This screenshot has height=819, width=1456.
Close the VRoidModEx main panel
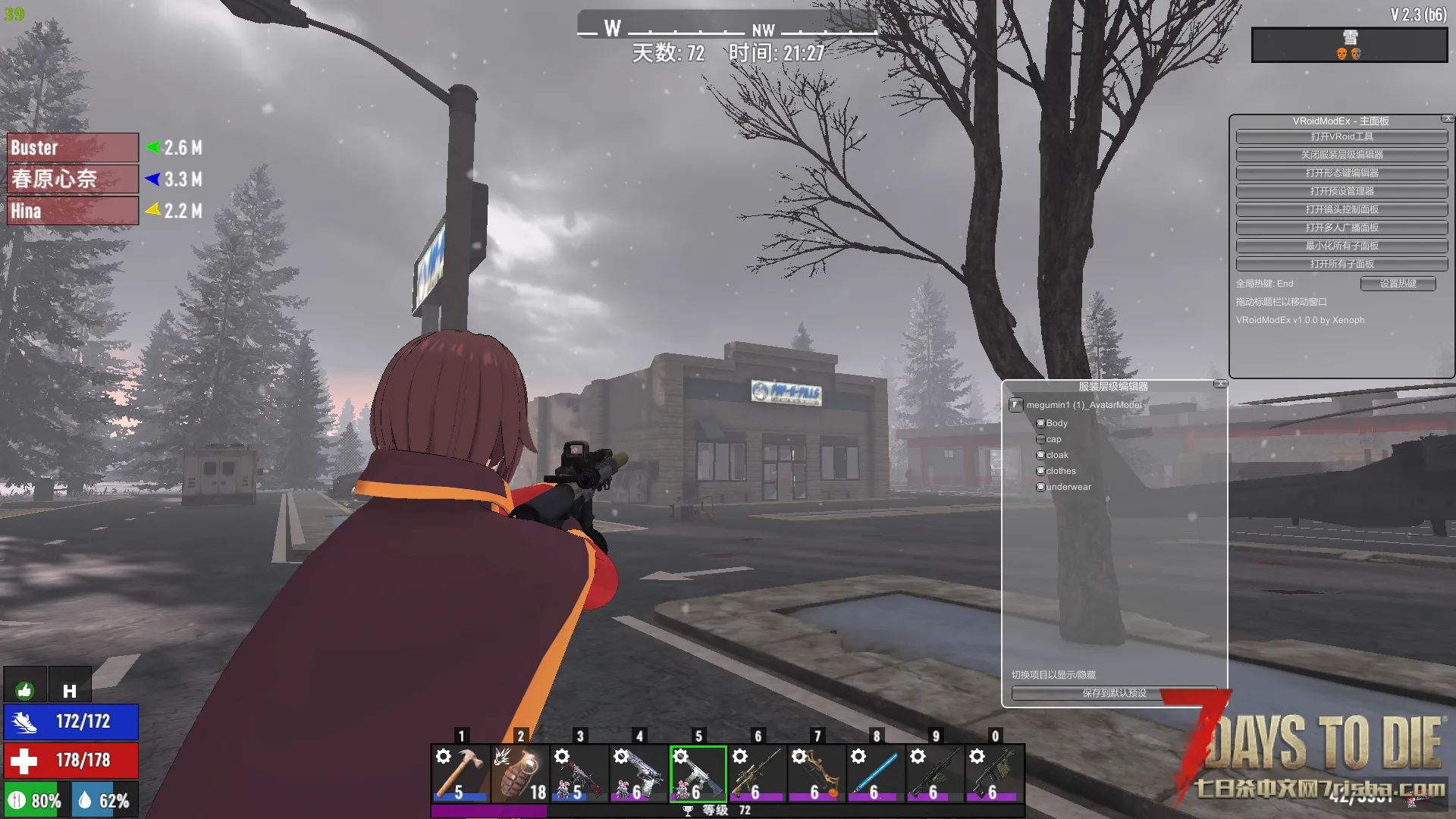coord(1448,119)
